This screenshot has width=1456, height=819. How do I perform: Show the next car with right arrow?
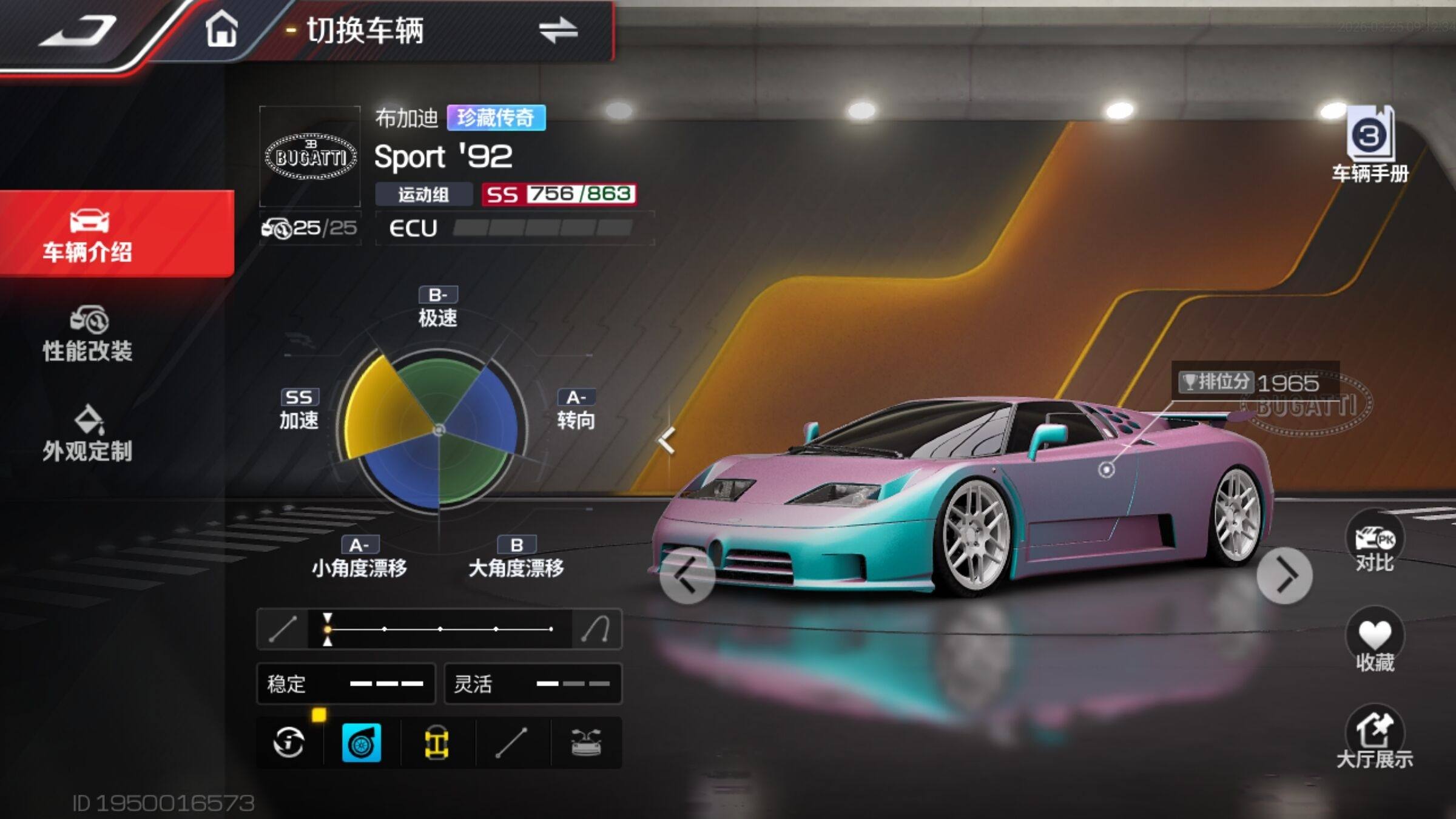[x=1285, y=576]
